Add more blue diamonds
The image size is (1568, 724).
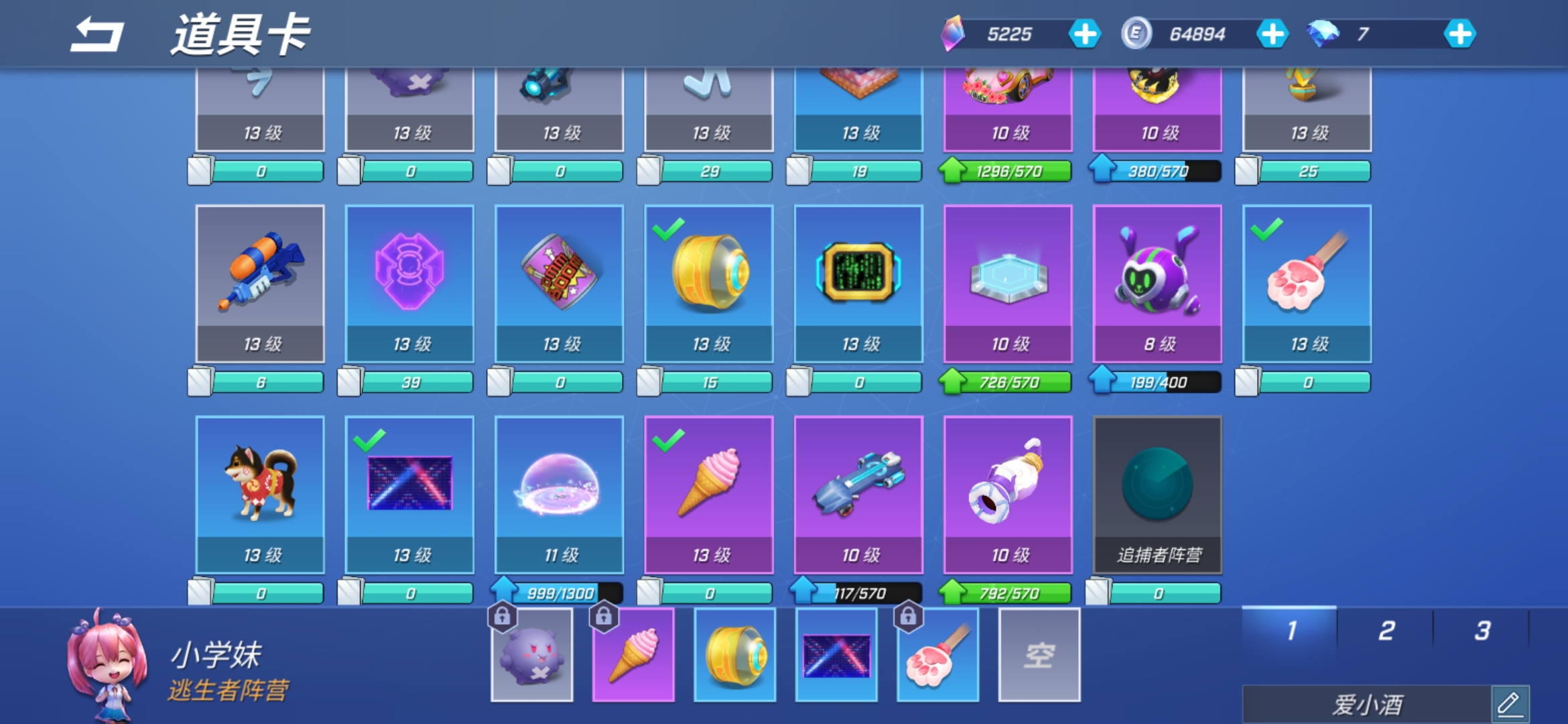click(1459, 34)
